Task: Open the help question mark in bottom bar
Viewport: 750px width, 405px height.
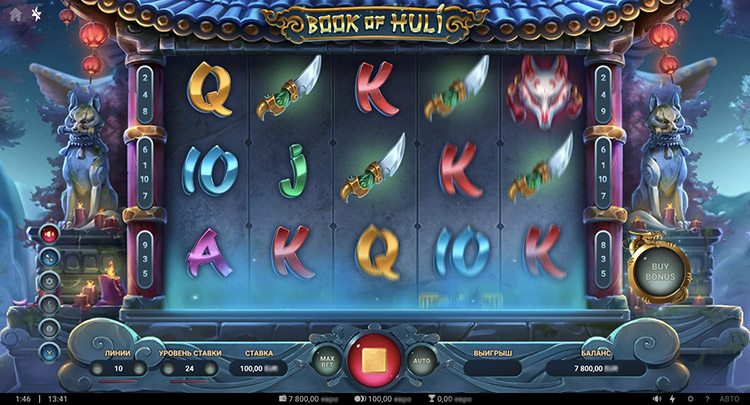Action: [x=707, y=398]
